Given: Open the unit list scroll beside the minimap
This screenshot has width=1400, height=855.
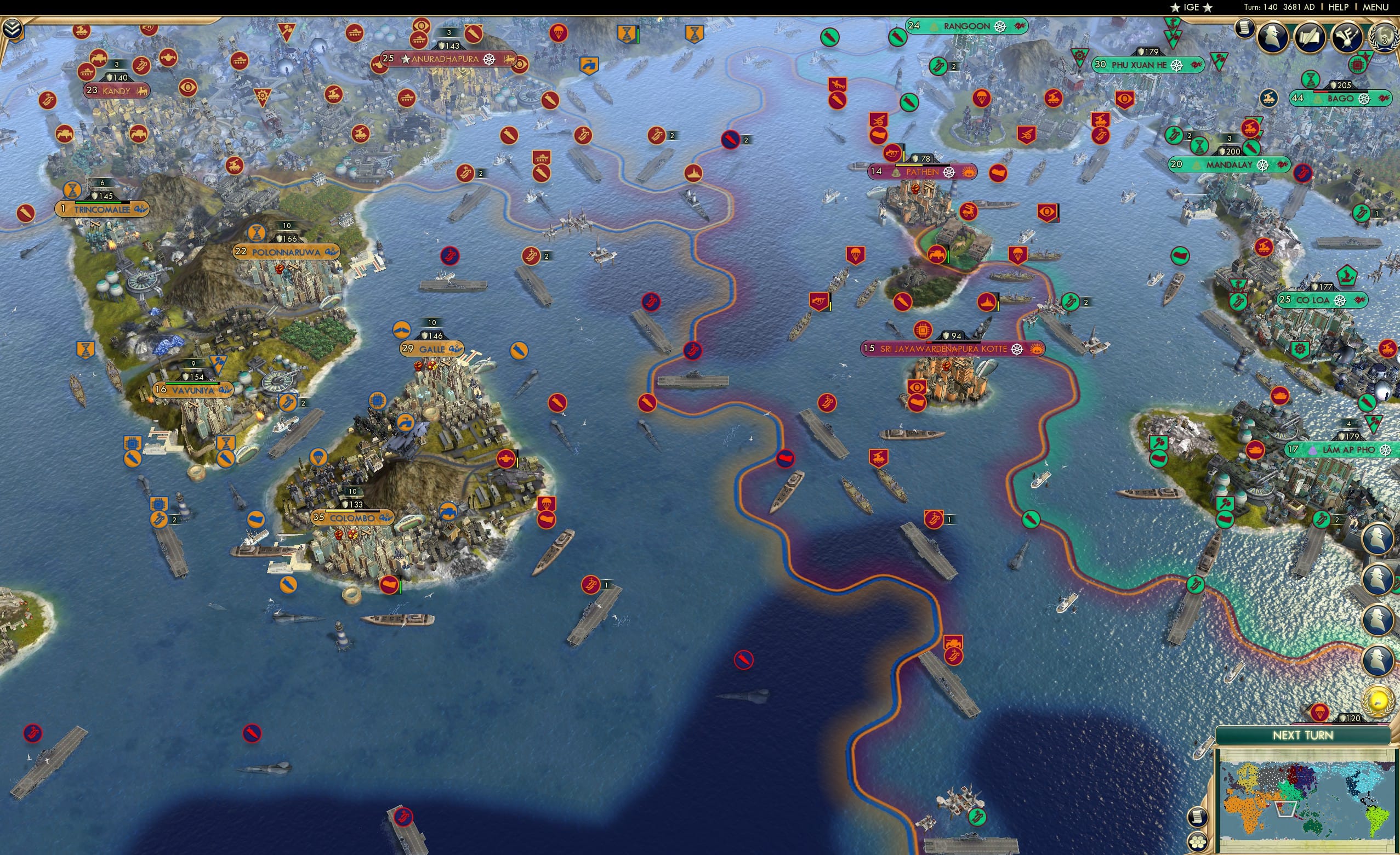Looking at the screenshot, I should pyautogui.click(x=1198, y=817).
